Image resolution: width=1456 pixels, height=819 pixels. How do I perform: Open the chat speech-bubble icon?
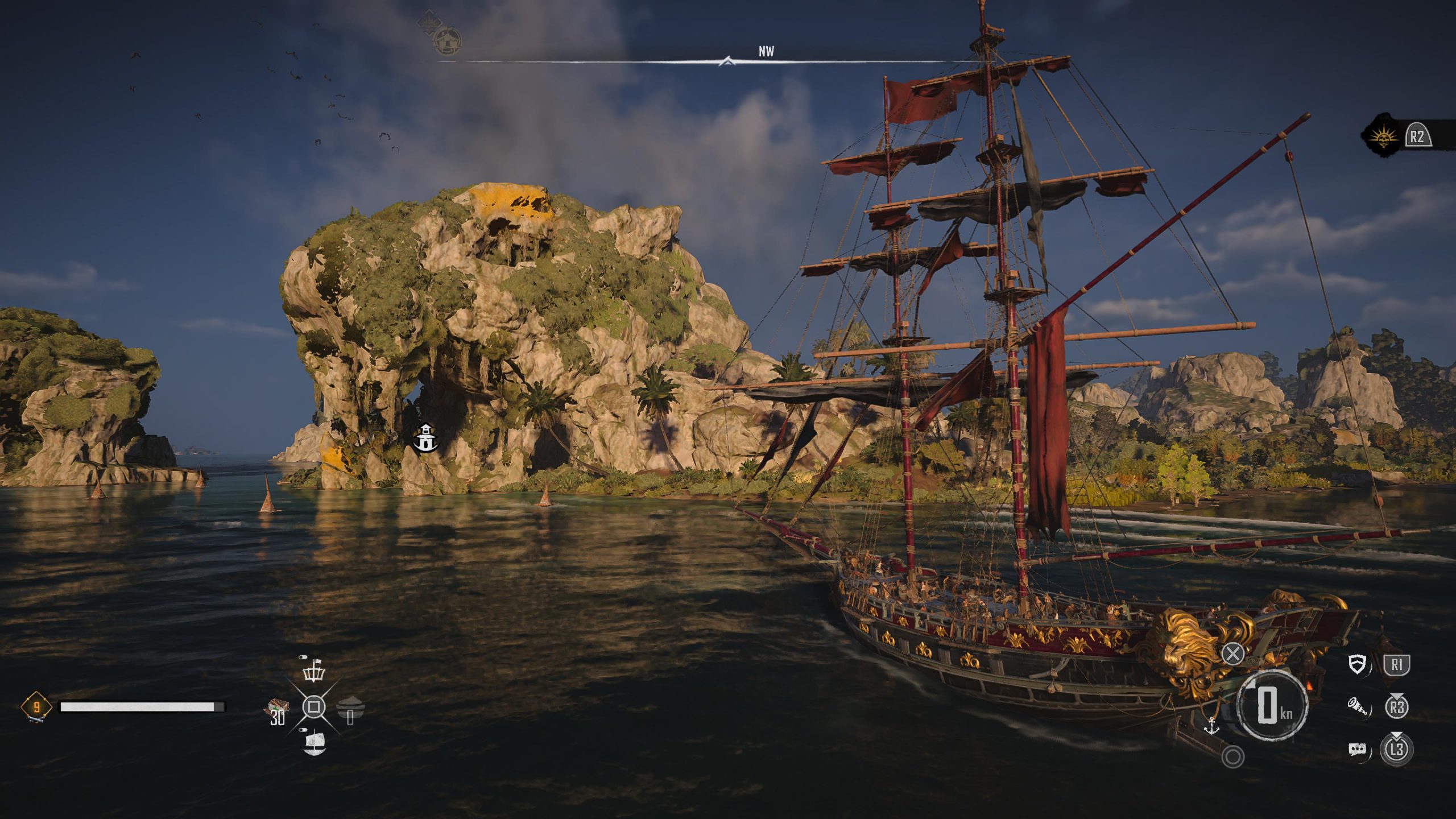[1357, 749]
